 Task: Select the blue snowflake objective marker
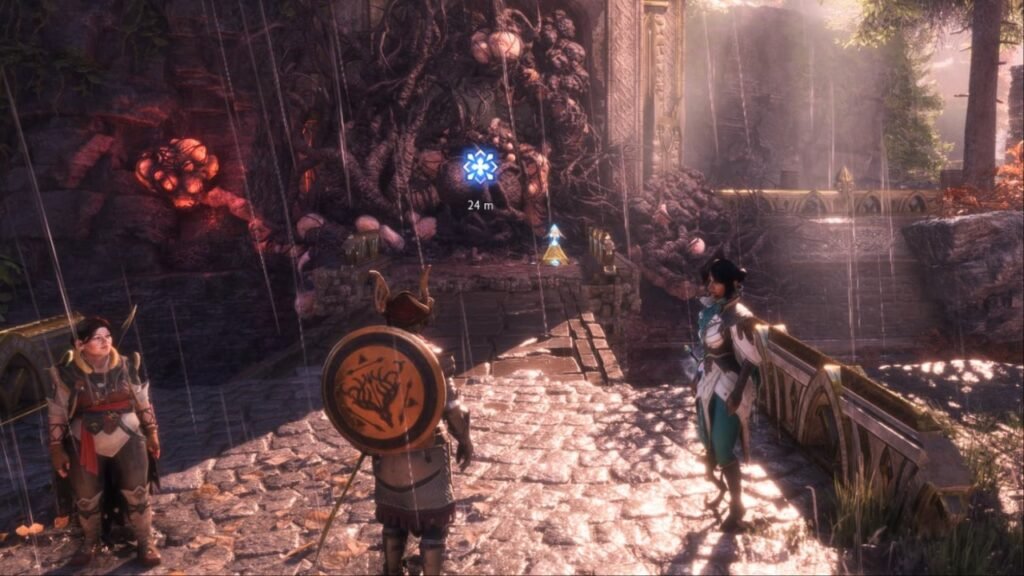click(480, 166)
